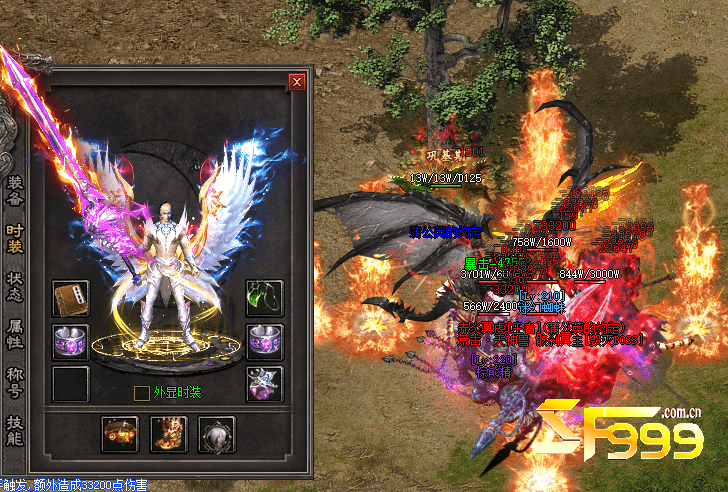Toggle the 外显时装 checkbox
This screenshot has width=728, height=492.
pyautogui.click(x=142, y=393)
